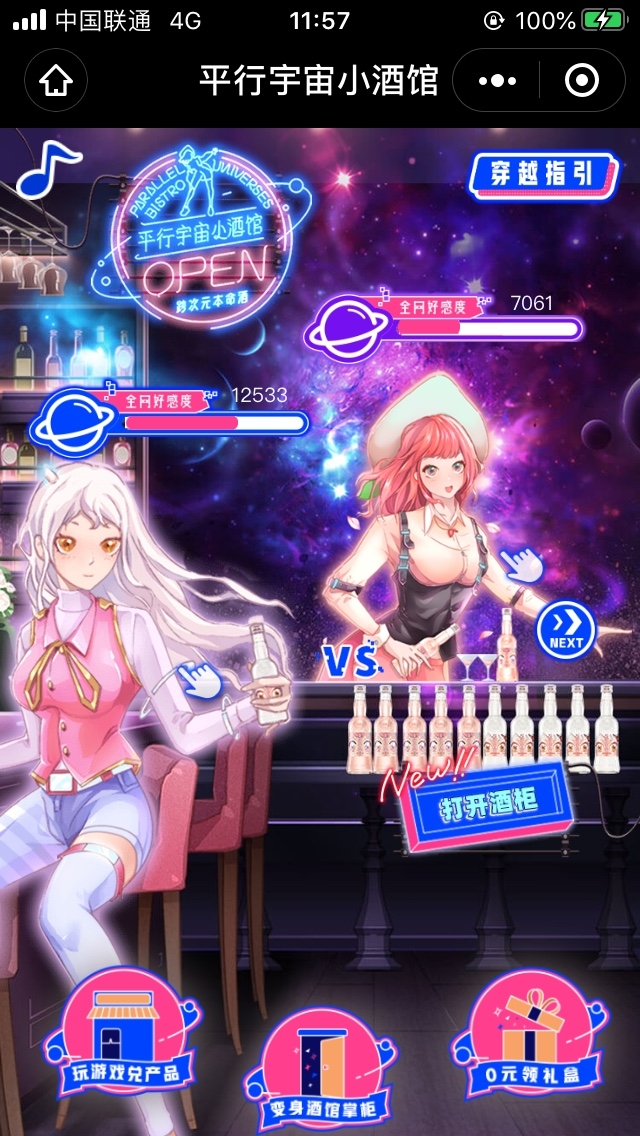The width and height of the screenshot is (640, 1136).
Task: Toggle the music note icon
Action: tap(46, 168)
